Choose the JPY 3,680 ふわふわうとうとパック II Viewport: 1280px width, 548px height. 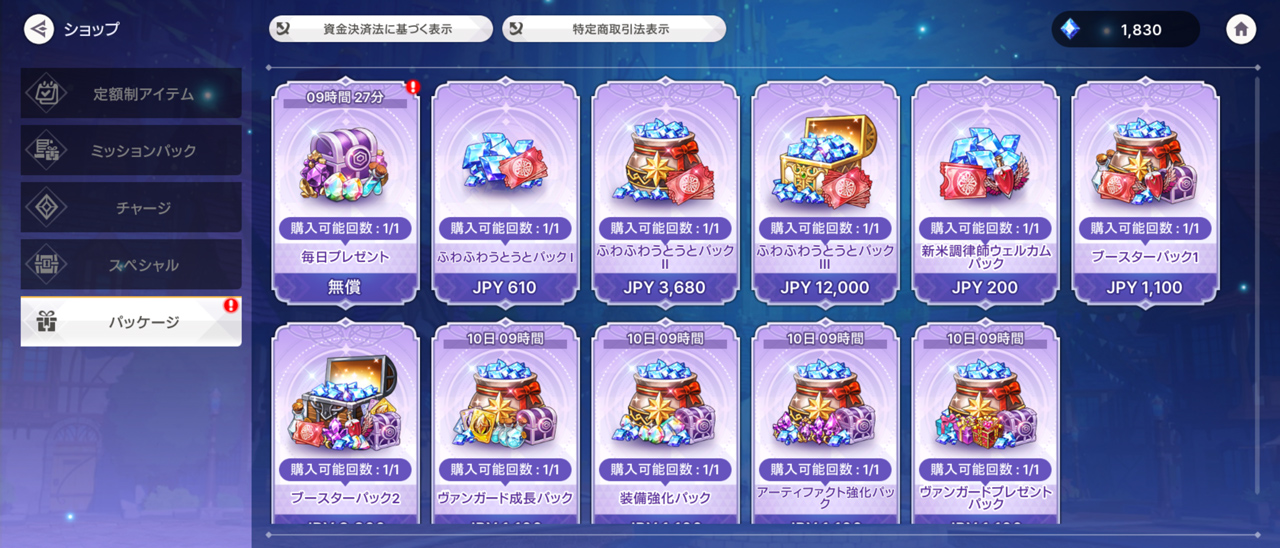coord(665,192)
